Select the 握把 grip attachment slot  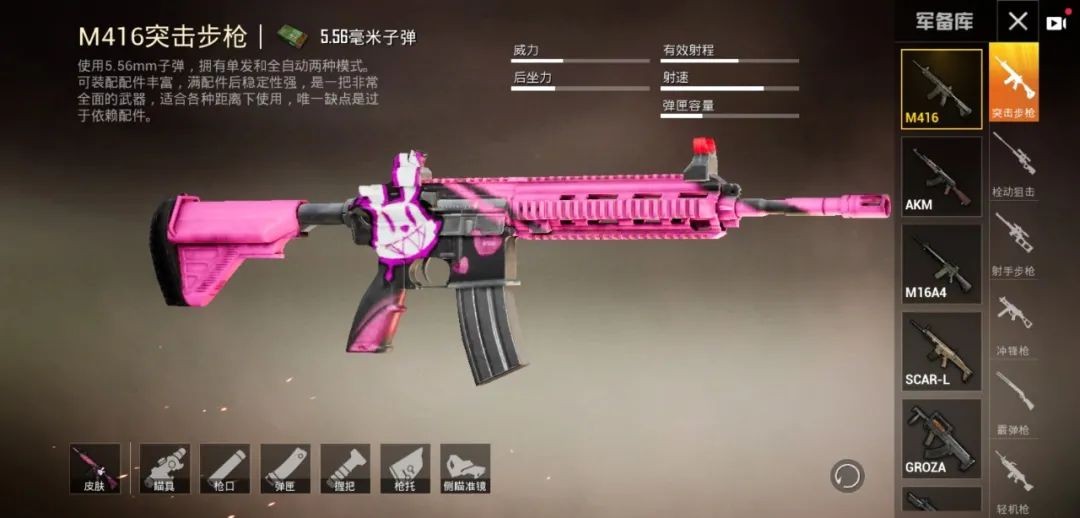(345, 468)
